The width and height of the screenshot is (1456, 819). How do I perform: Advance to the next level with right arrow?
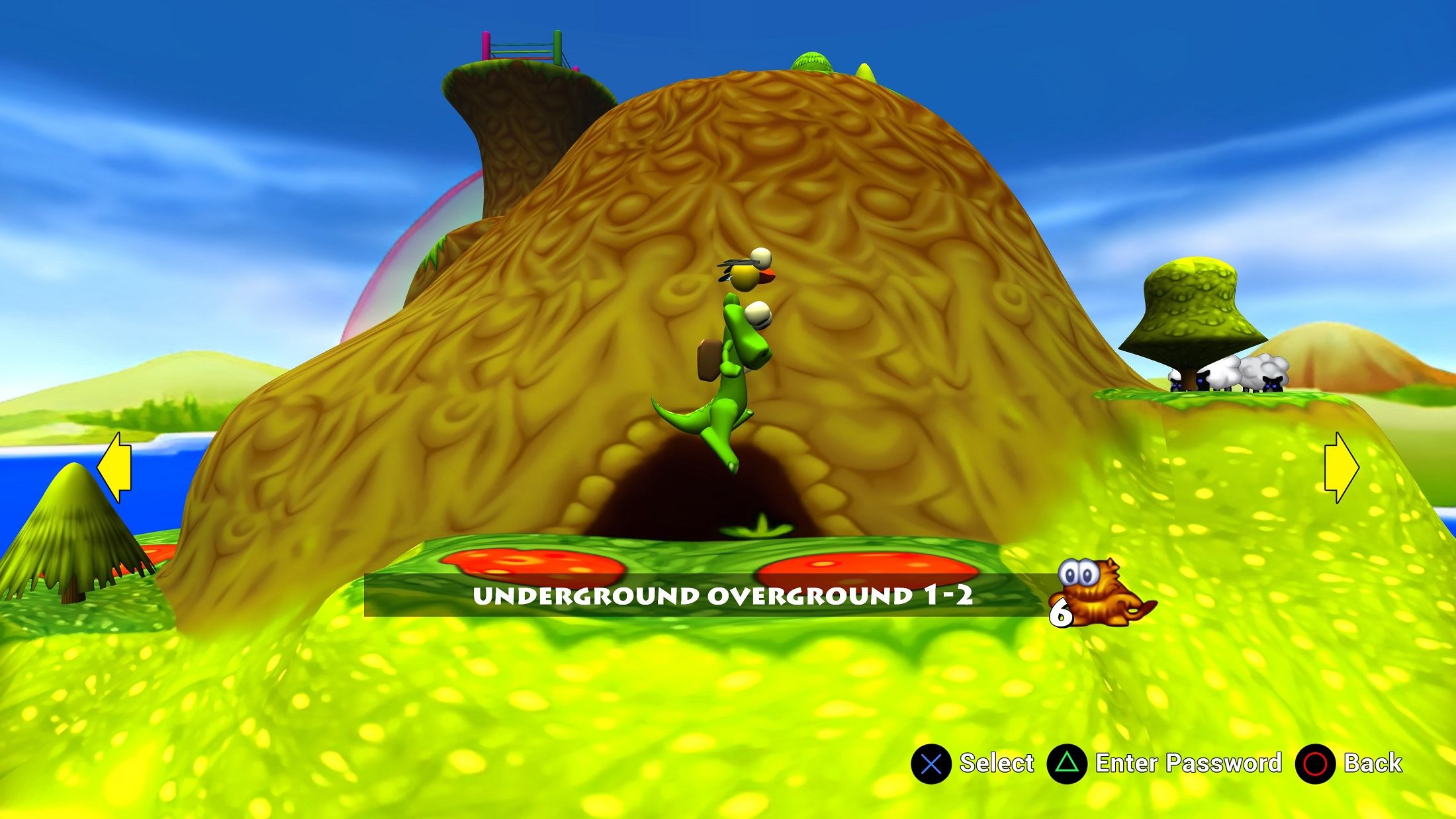coord(1341,467)
